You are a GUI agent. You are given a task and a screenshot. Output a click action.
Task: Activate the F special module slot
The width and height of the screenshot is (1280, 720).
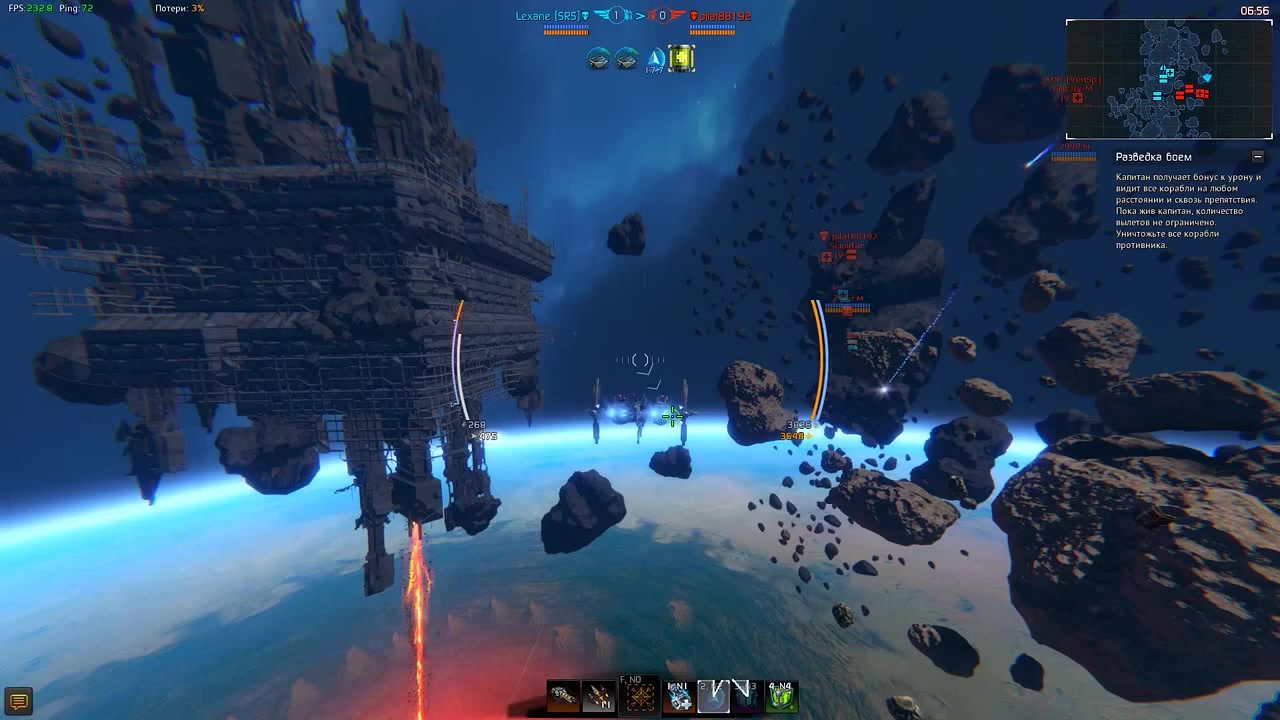(640, 695)
